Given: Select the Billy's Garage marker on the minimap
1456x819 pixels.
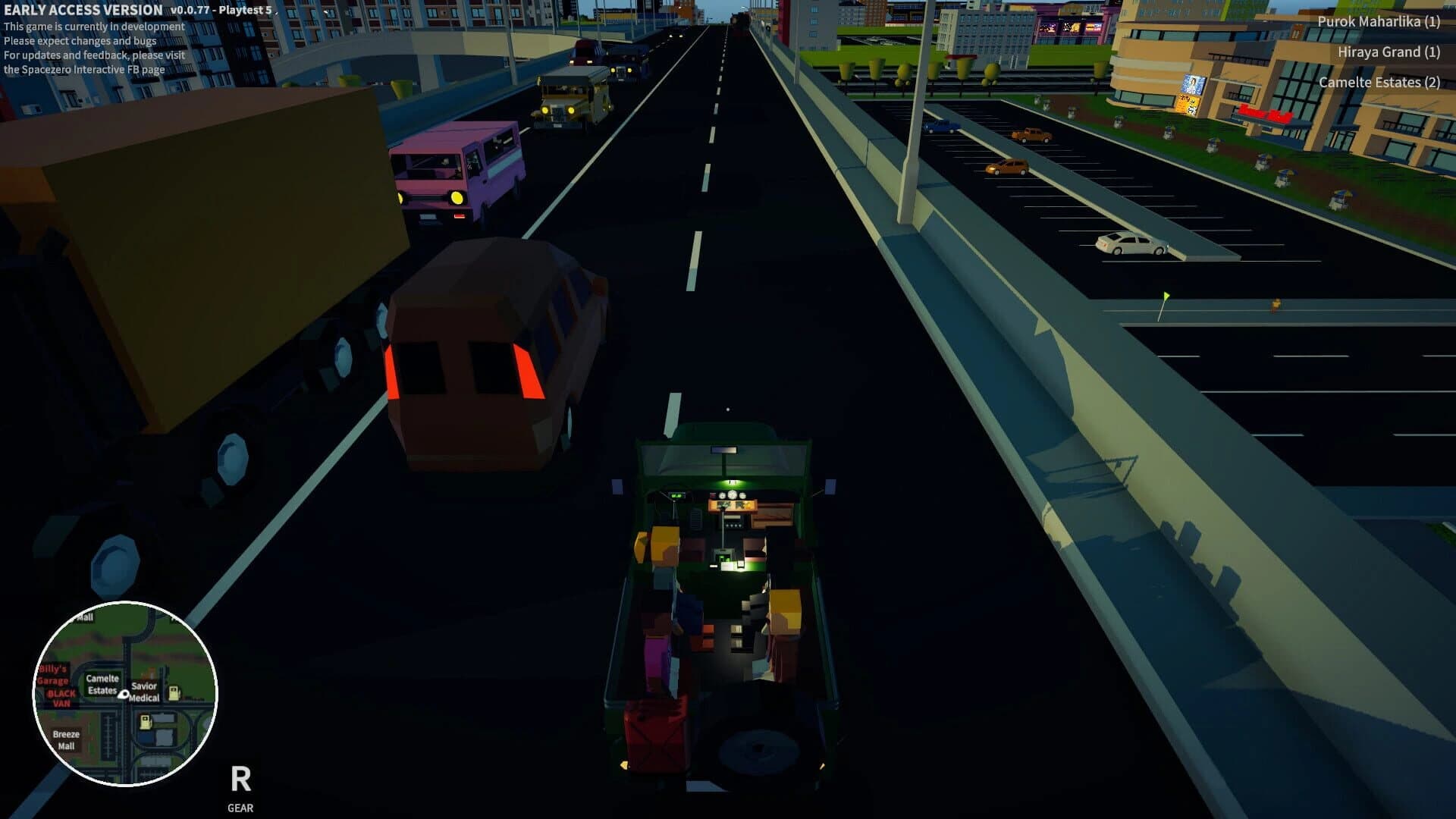Looking at the screenshot, I should [53, 675].
